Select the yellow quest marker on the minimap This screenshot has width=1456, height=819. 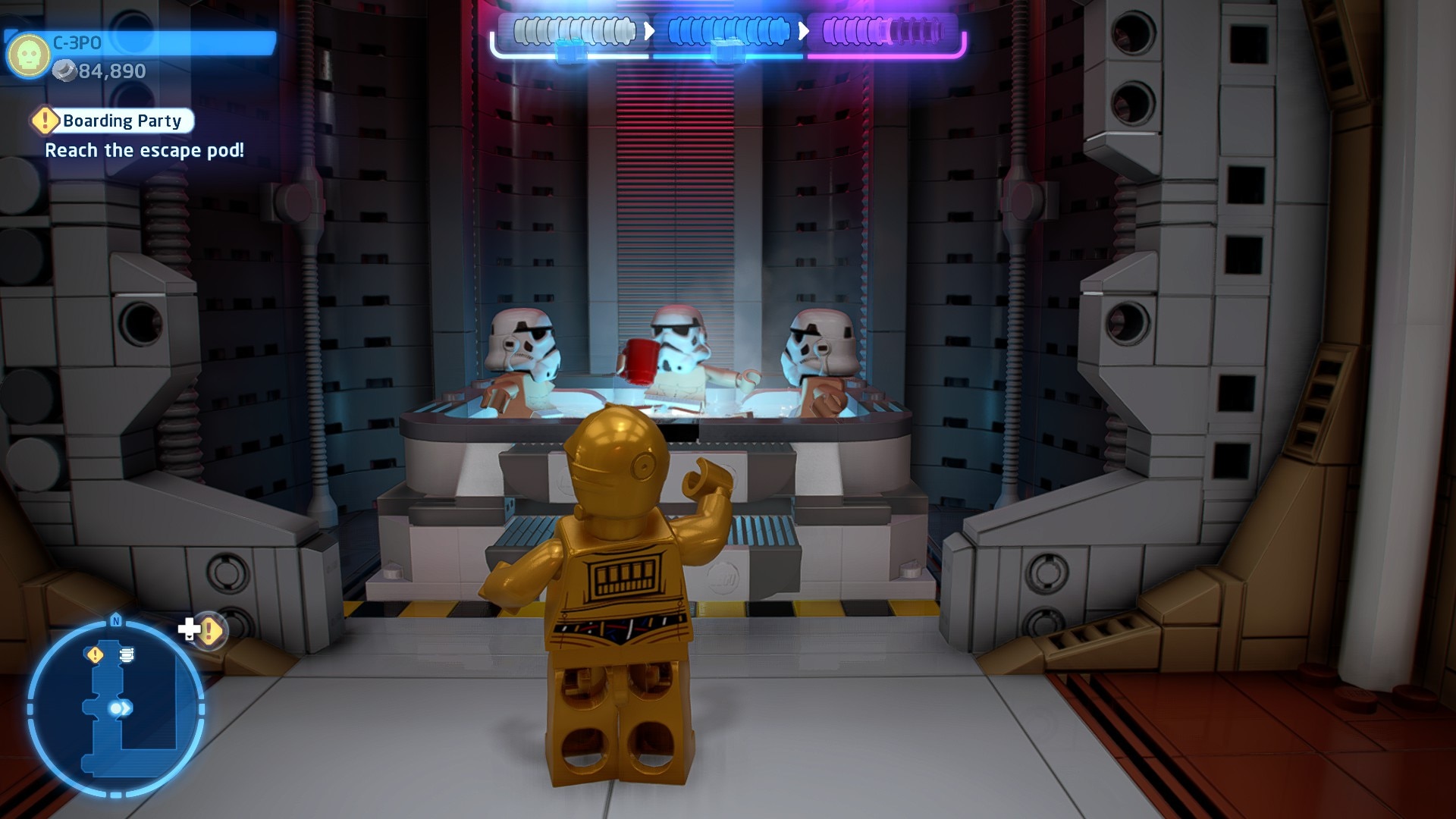(x=95, y=654)
